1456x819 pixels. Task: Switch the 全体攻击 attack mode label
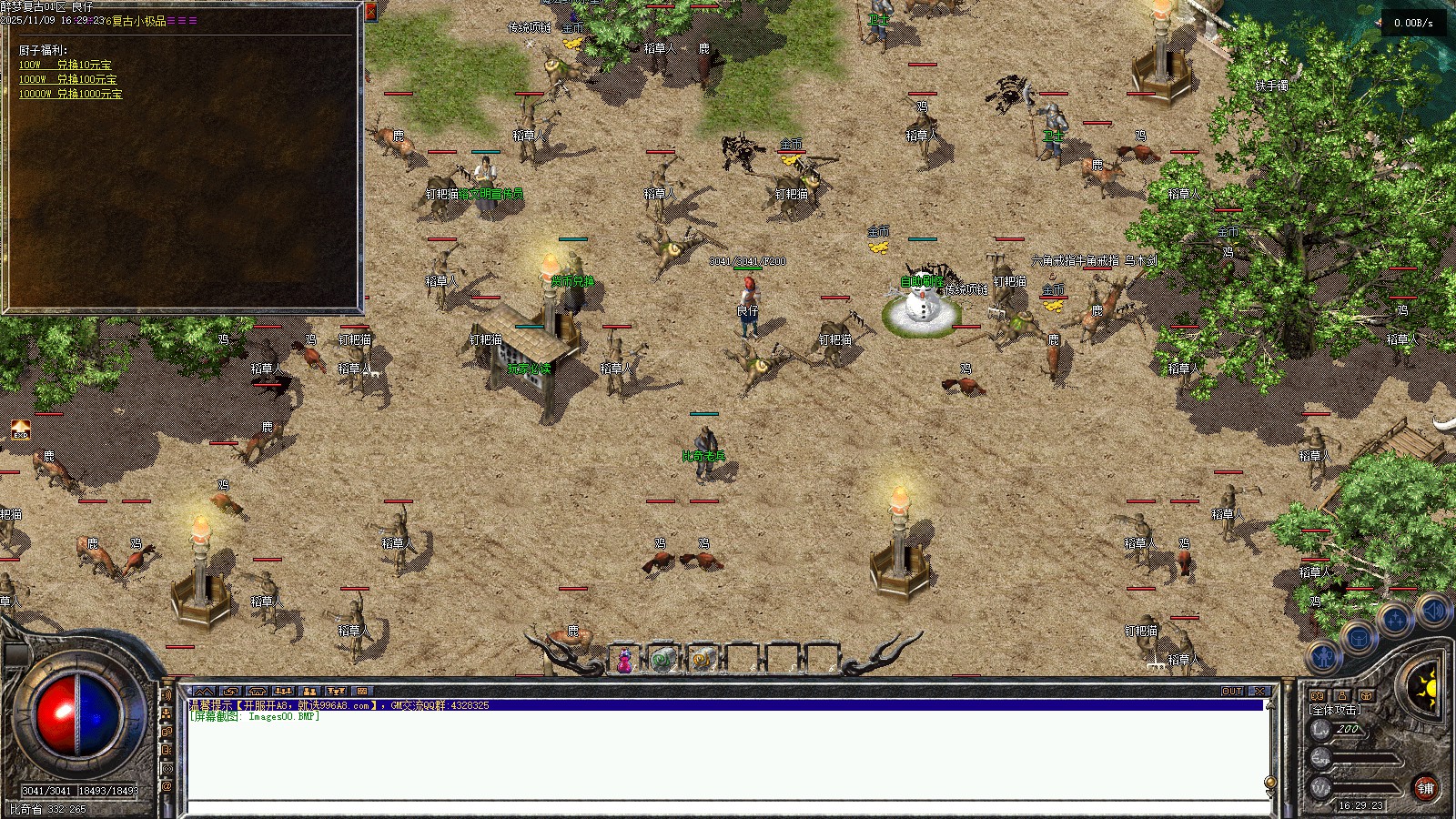pos(1335,710)
